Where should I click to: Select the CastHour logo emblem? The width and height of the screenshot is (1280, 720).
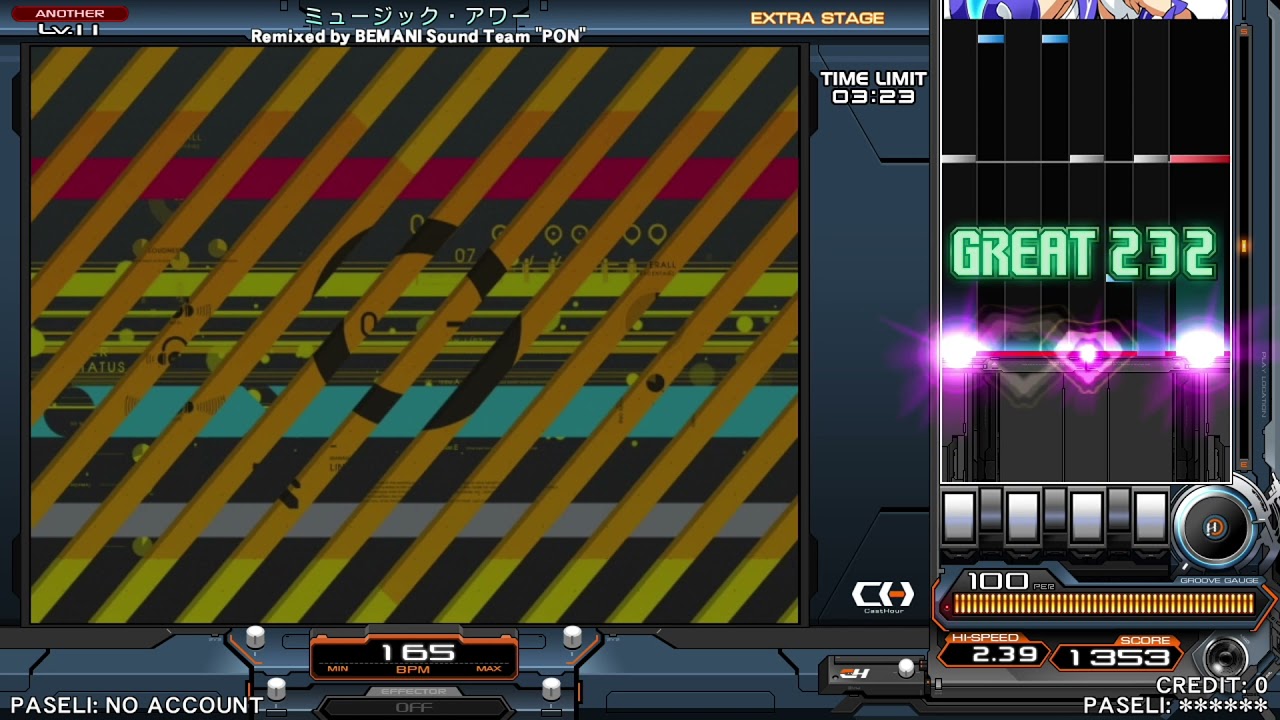click(x=883, y=596)
